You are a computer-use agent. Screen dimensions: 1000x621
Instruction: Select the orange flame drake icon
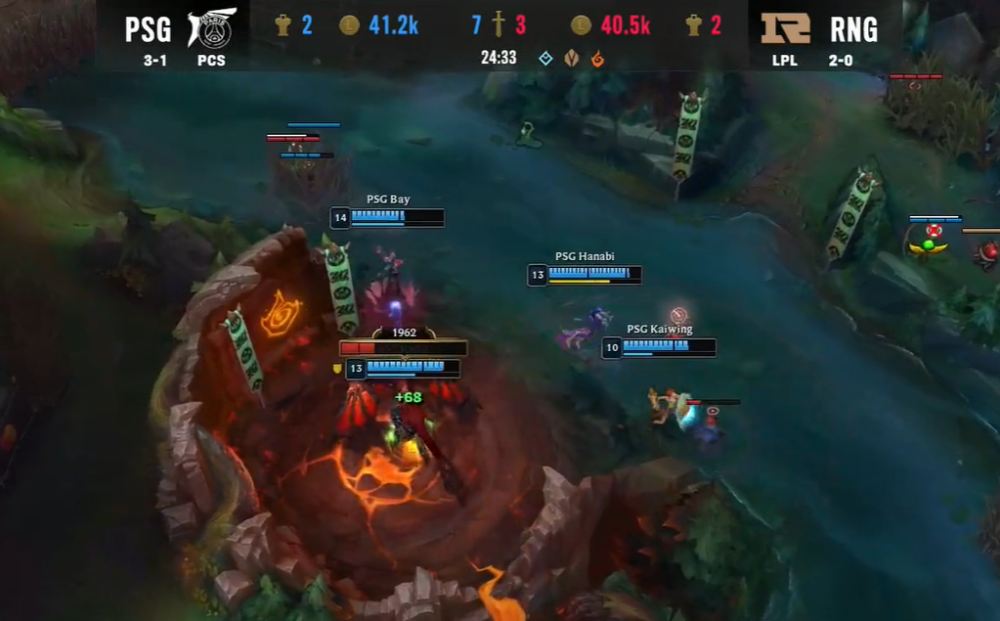(x=598, y=58)
